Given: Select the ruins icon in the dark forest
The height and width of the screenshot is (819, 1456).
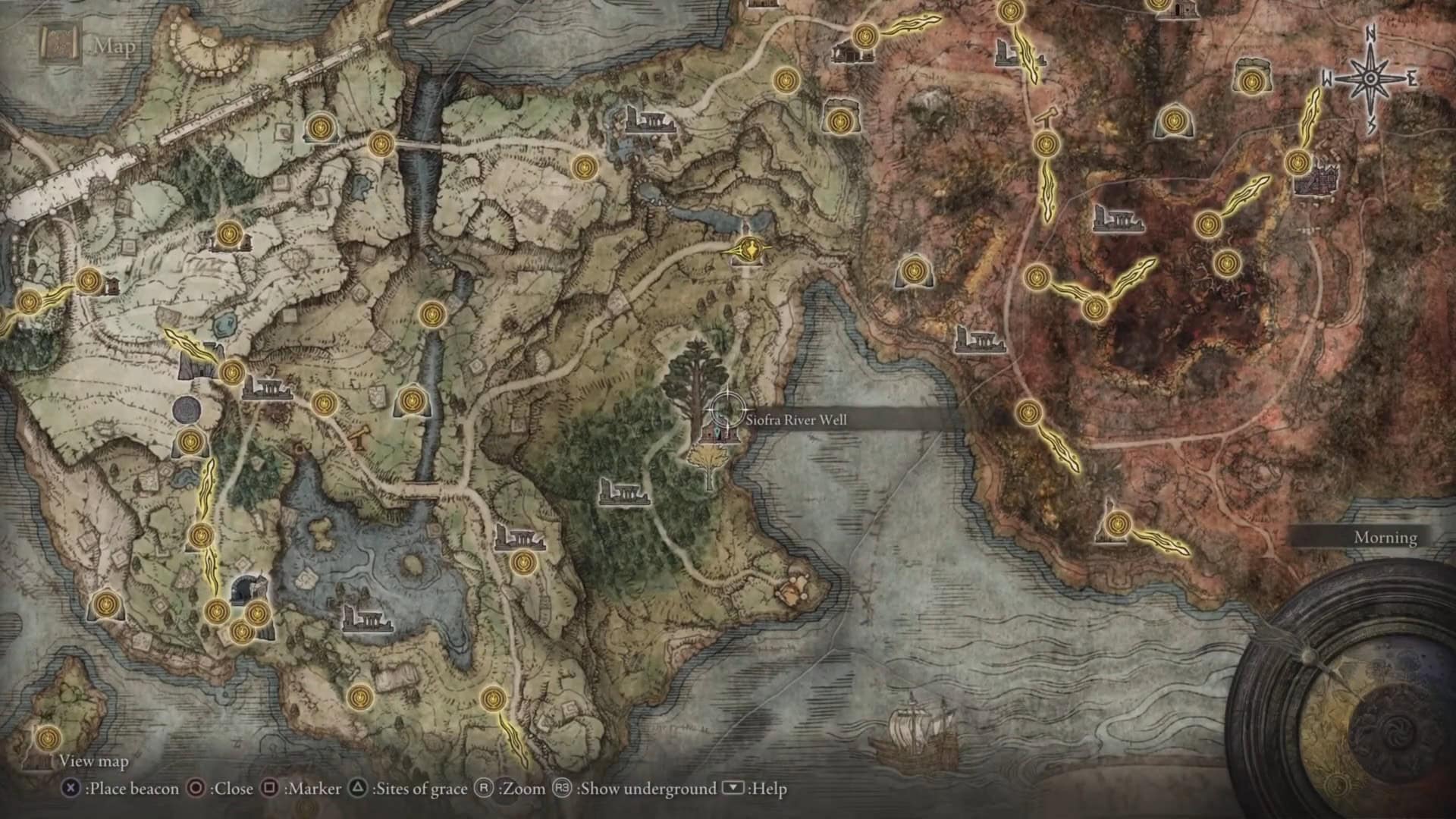Looking at the screenshot, I should [624, 491].
